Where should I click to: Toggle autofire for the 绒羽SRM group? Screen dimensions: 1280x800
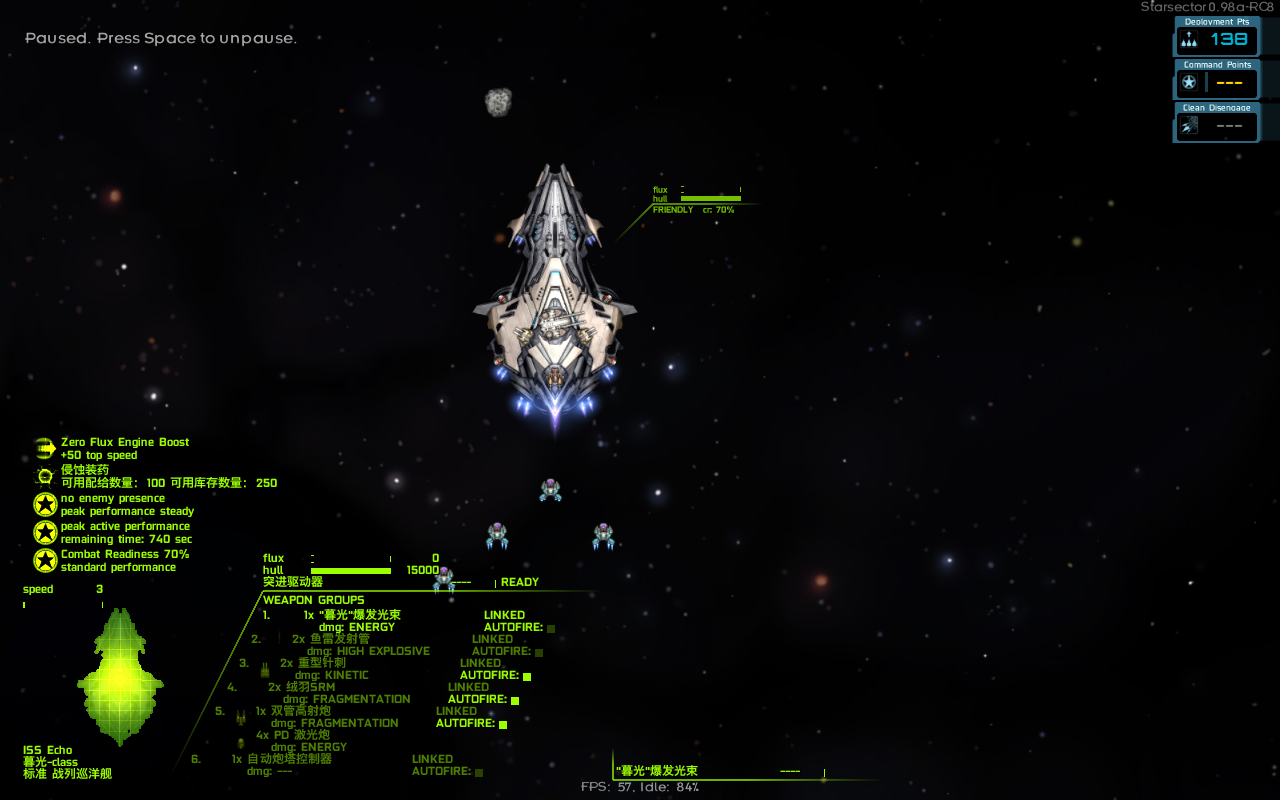[516, 699]
